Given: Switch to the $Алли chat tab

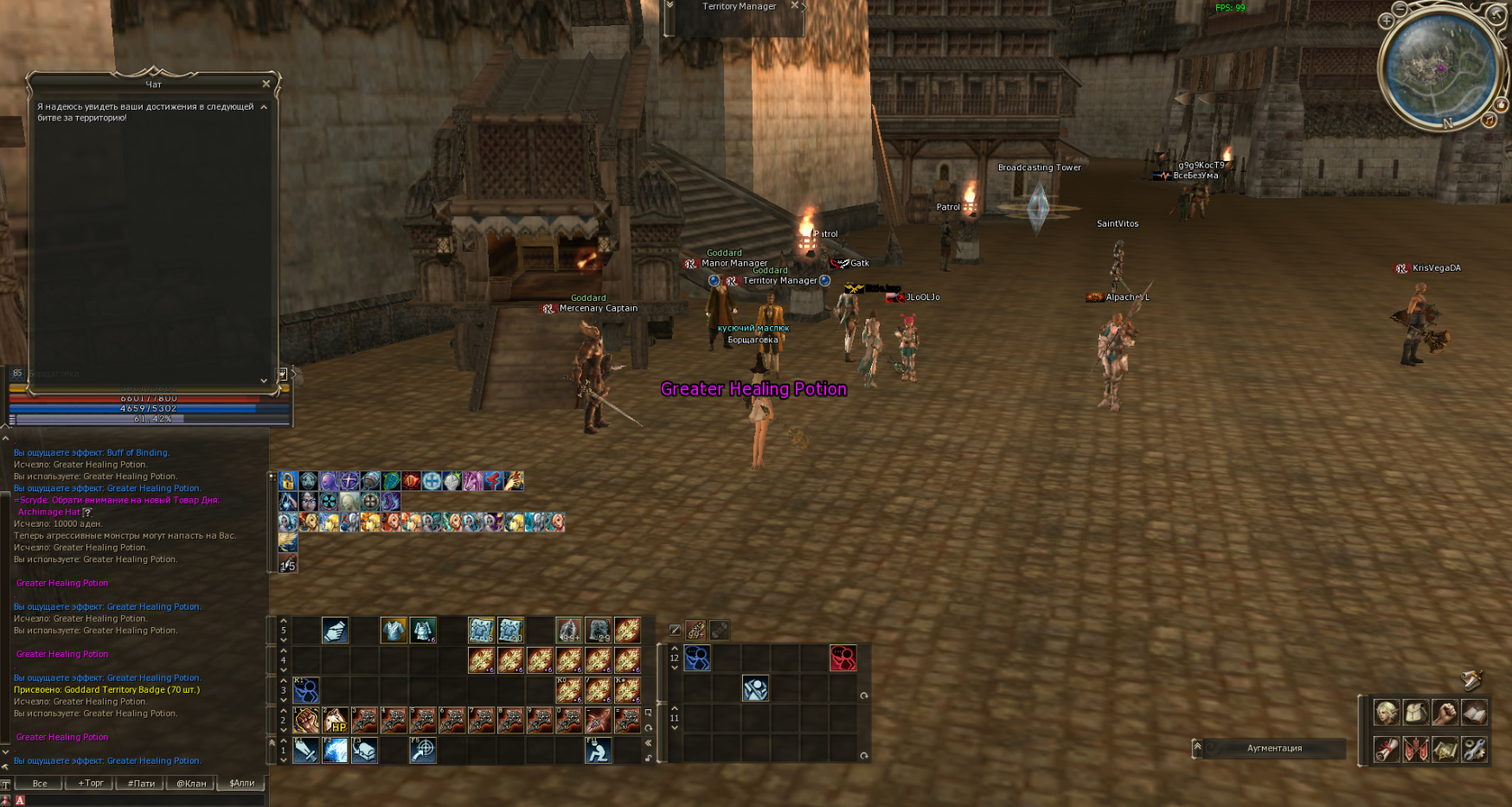Looking at the screenshot, I should pos(242,784).
